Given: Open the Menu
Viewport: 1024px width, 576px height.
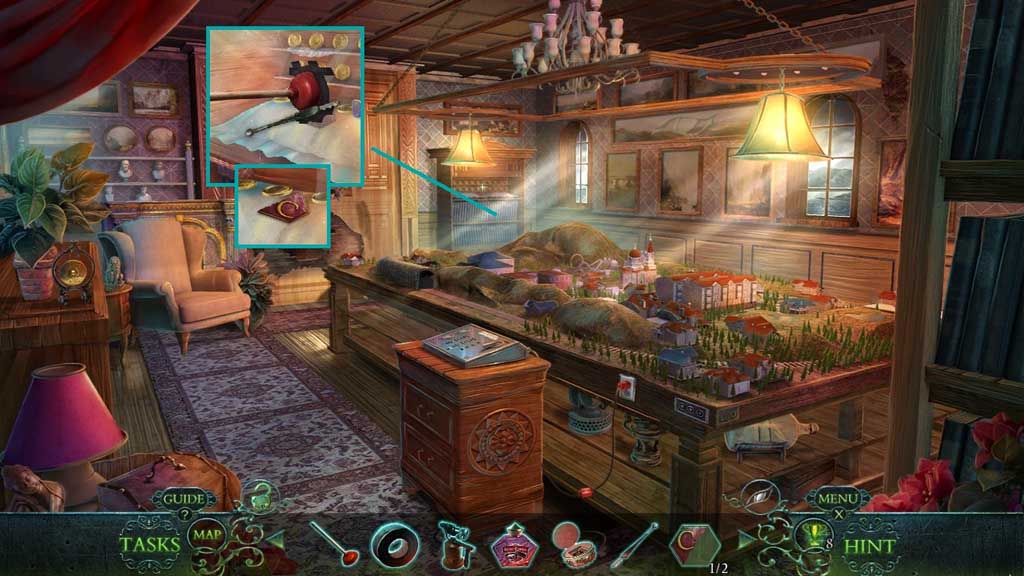Looking at the screenshot, I should click(x=838, y=497).
